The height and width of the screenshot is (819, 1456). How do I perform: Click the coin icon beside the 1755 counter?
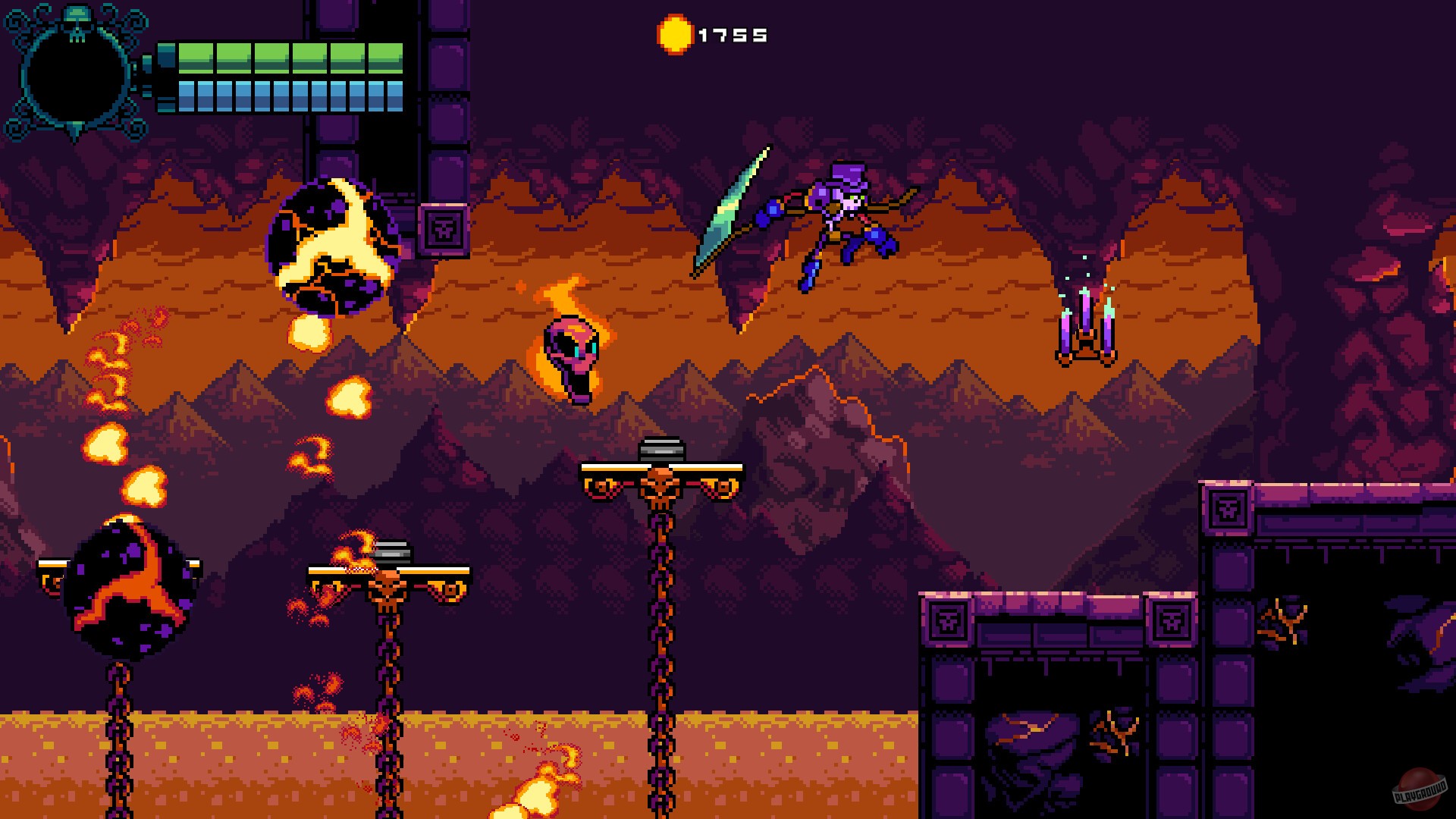(674, 34)
